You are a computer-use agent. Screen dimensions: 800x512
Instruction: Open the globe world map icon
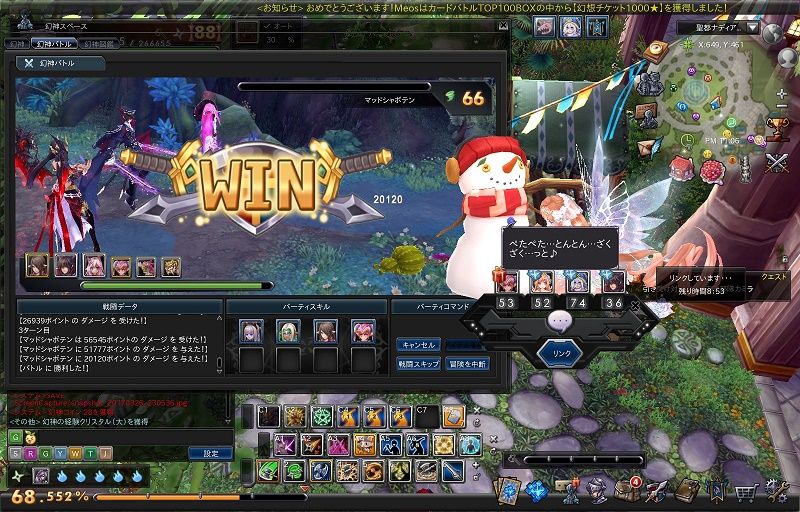coord(772,32)
